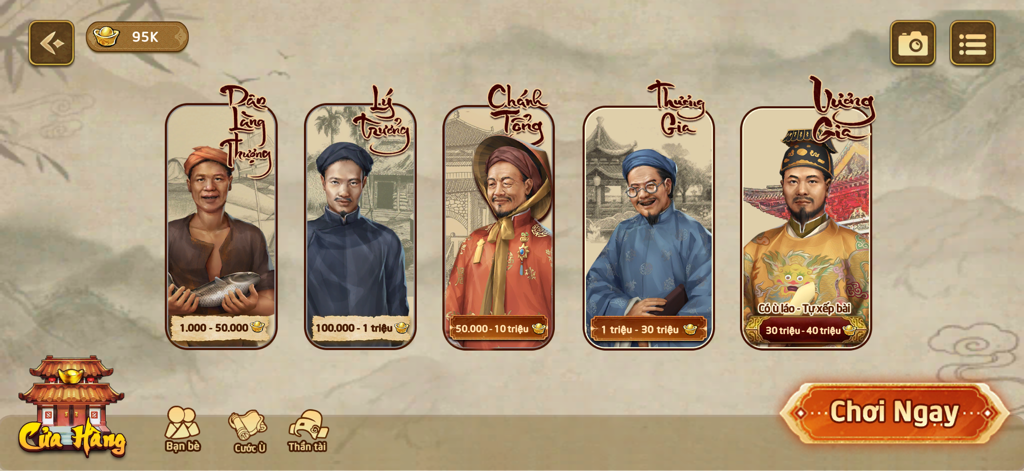This screenshot has width=1024, height=471.
Task: Select the Dân Làng Thường room card
Action: click(x=221, y=228)
